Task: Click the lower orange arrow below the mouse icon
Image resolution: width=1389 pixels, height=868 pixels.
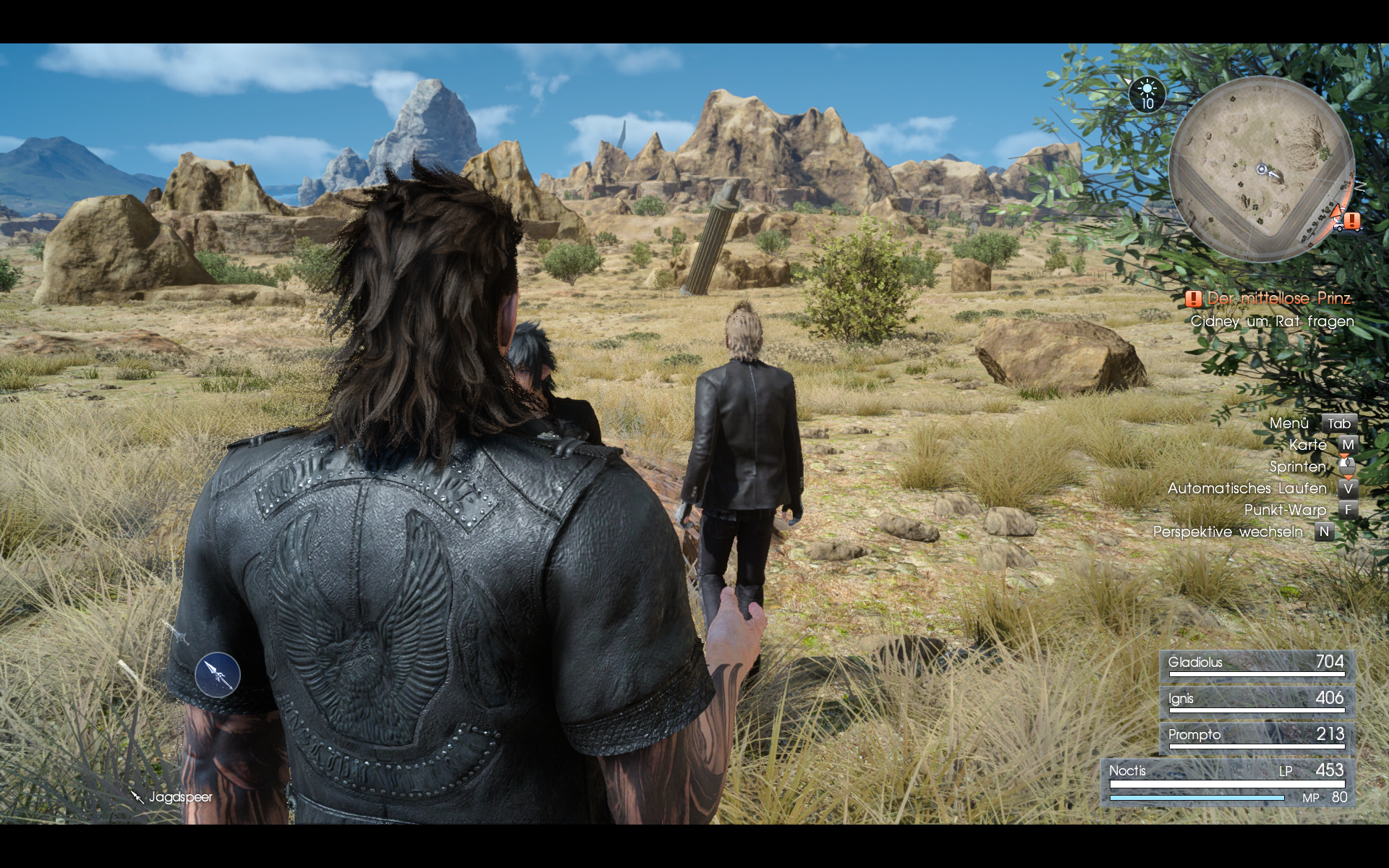Action: pos(1348,477)
